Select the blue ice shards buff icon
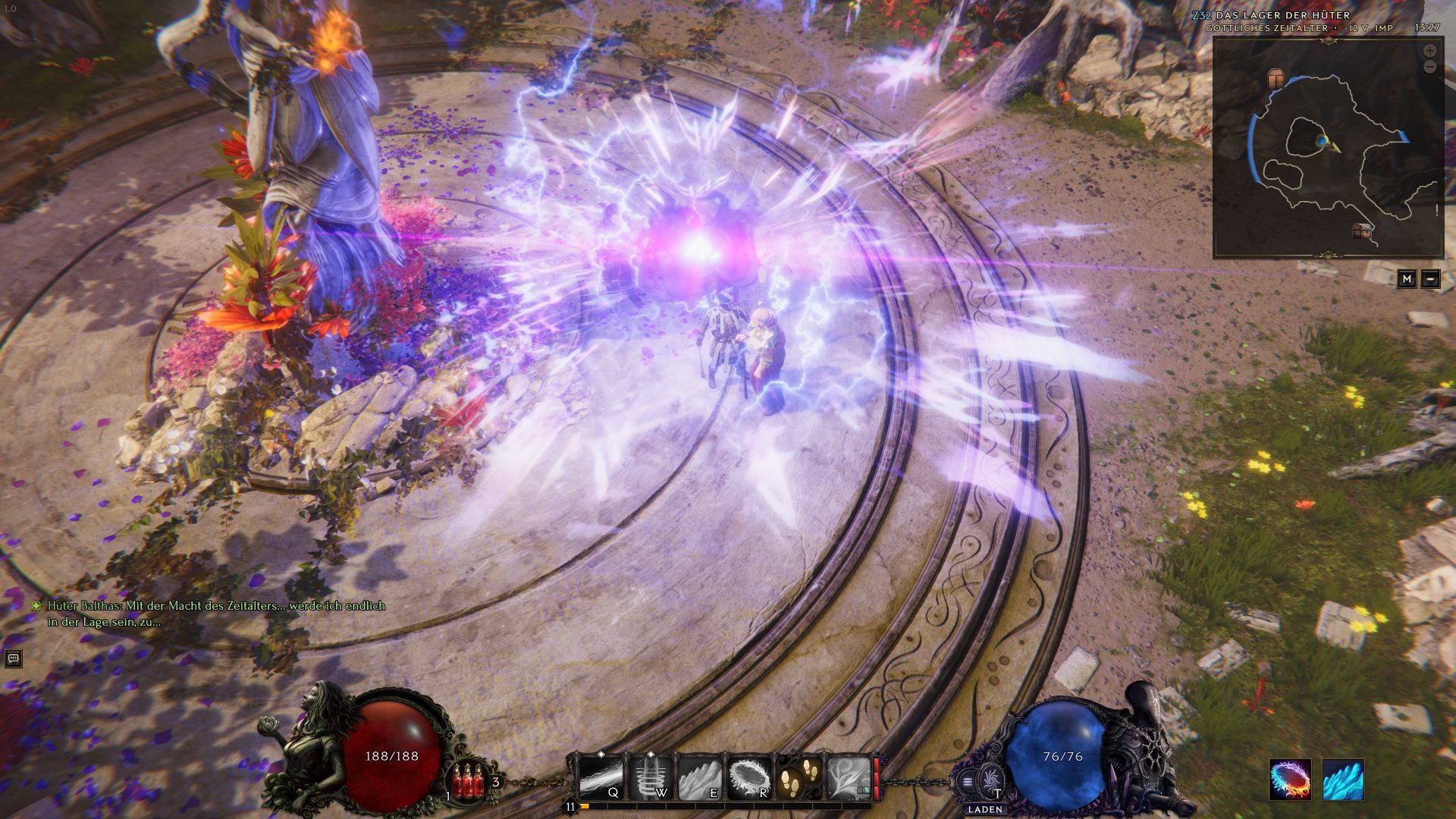1456x819 pixels. tap(1343, 780)
